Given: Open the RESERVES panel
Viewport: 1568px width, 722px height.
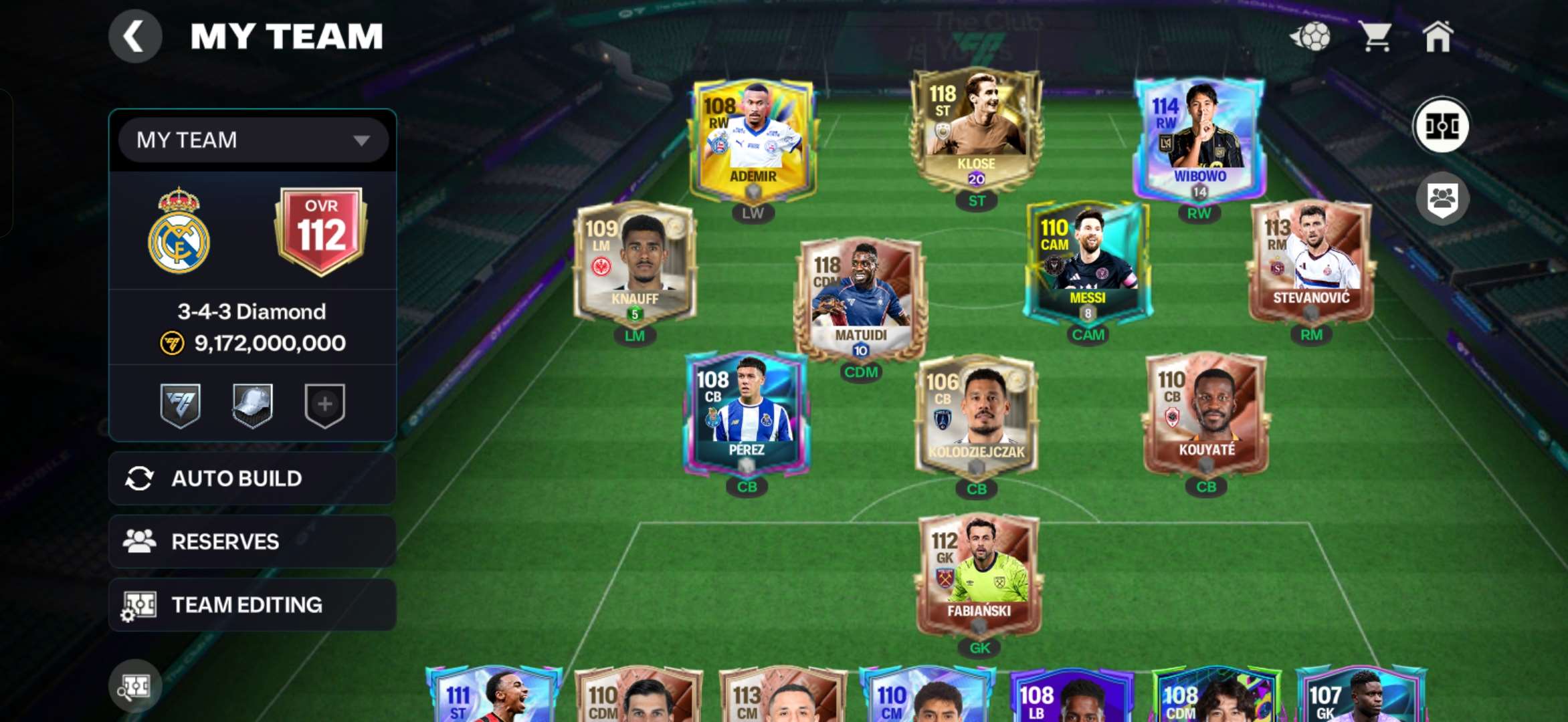Looking at the screenshot, I should click(x=252, y=541).
